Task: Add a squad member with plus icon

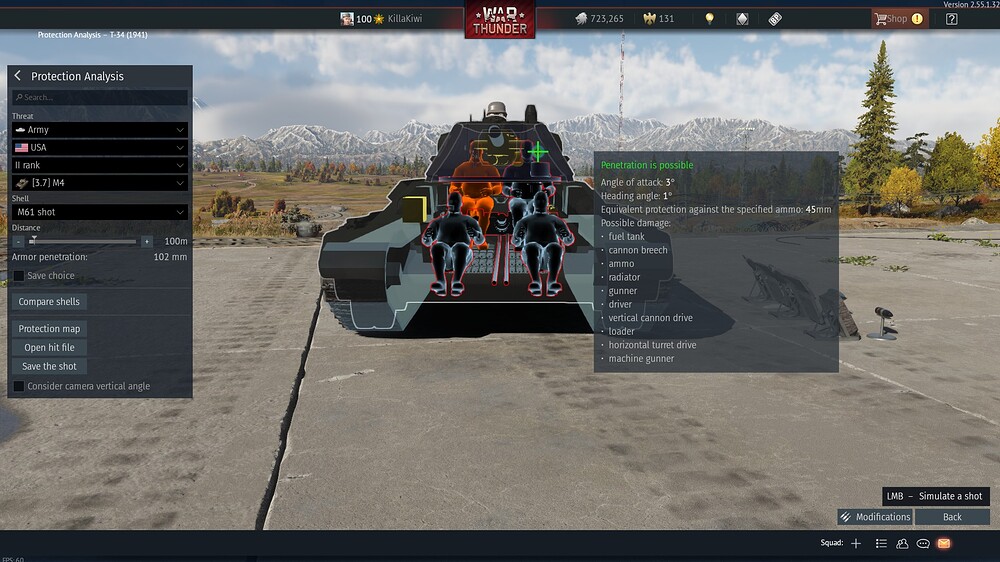Action: (x=856, y=543)
